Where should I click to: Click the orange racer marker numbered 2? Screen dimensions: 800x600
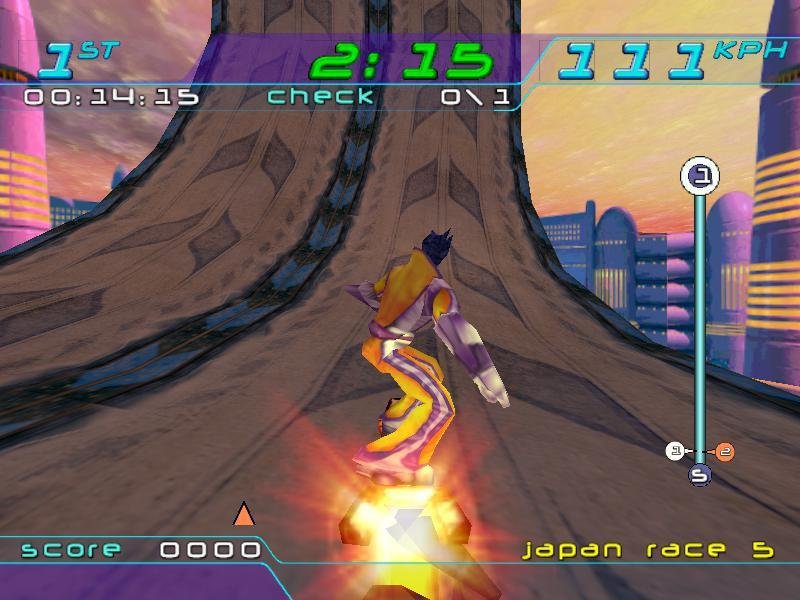coord(725,452)
